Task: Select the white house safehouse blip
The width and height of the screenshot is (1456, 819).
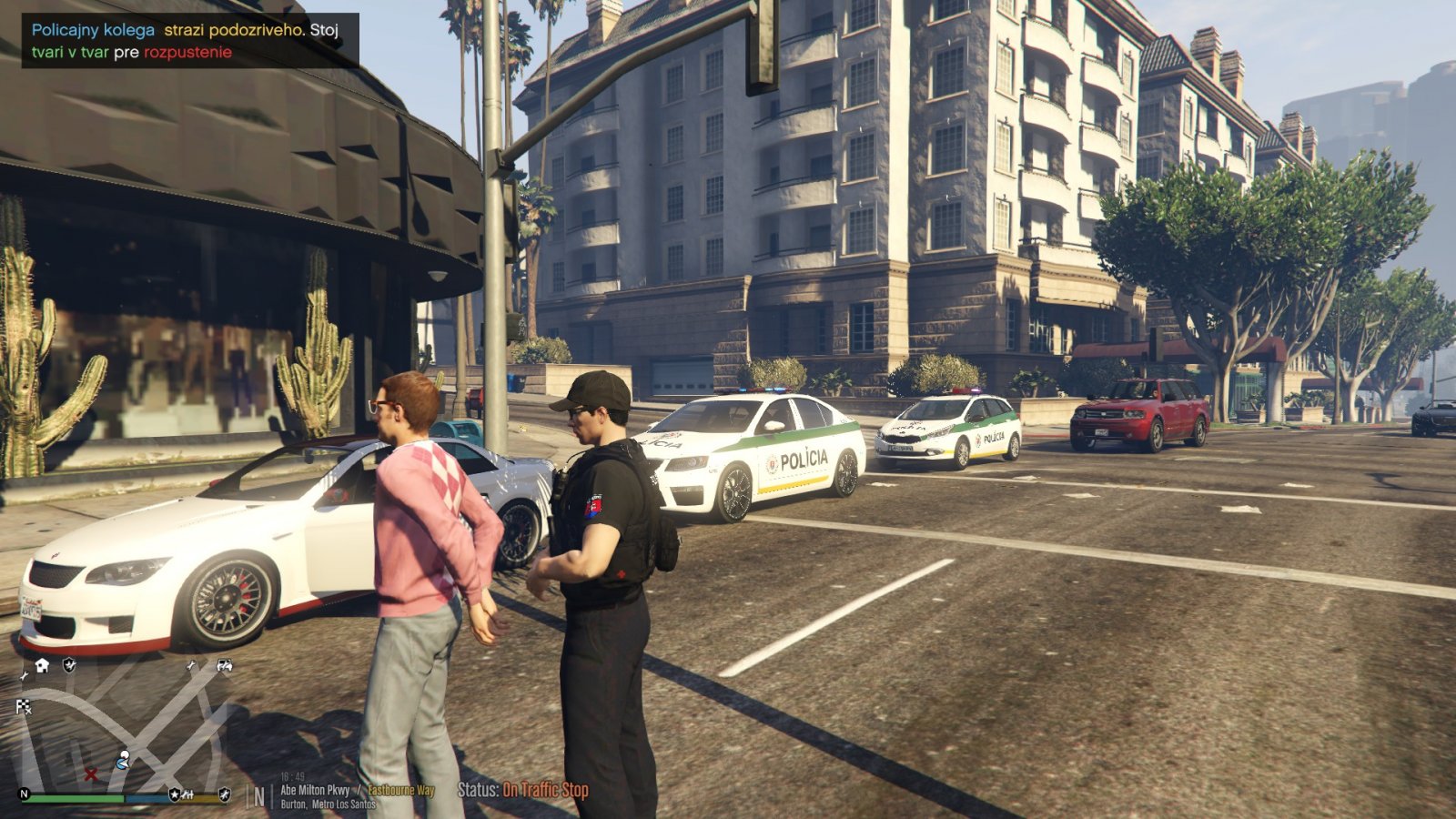Action: click(42, 666)
